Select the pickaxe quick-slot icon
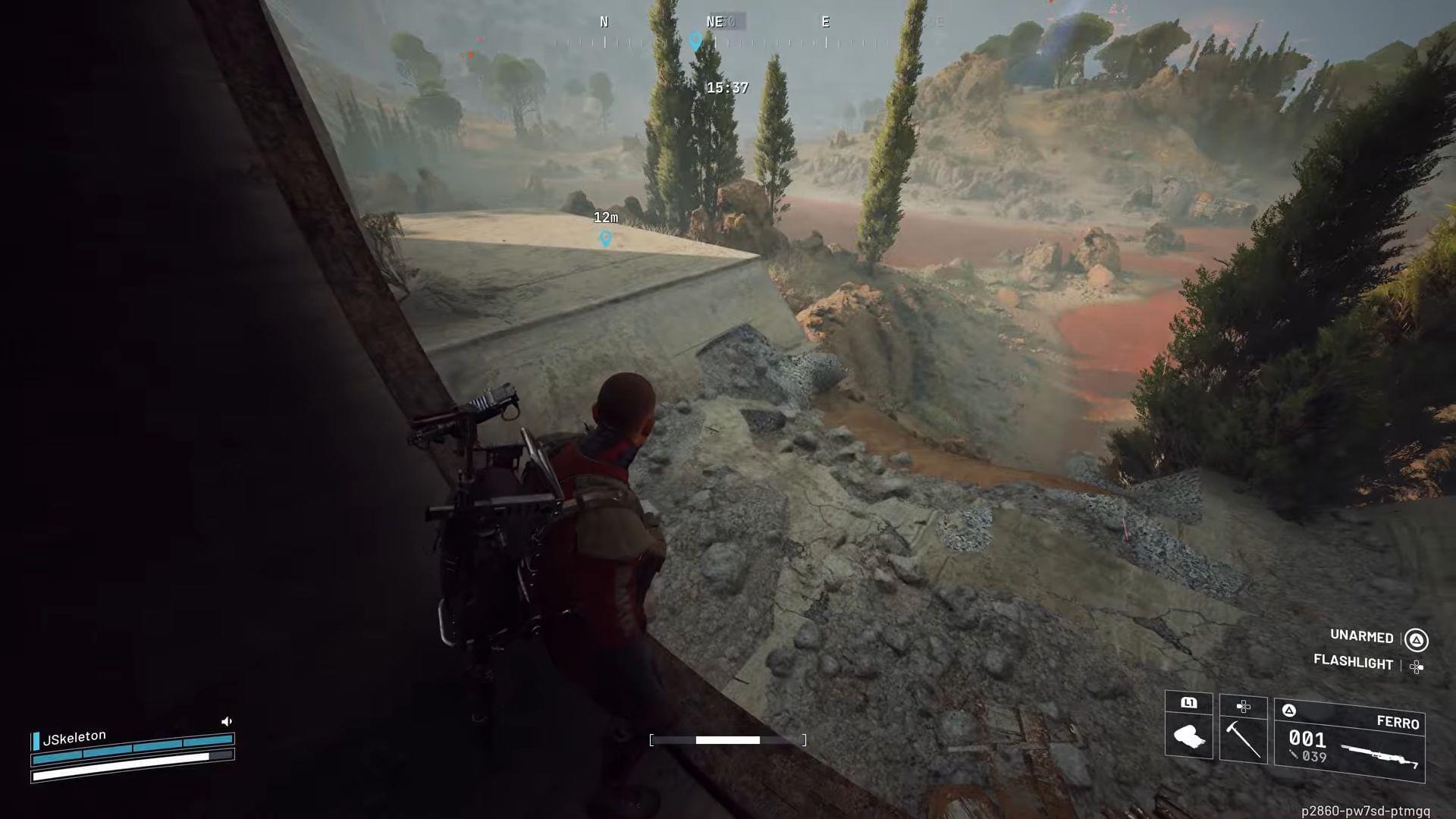This screenshot has height=819, width=1456. [x=1244, y=741]
